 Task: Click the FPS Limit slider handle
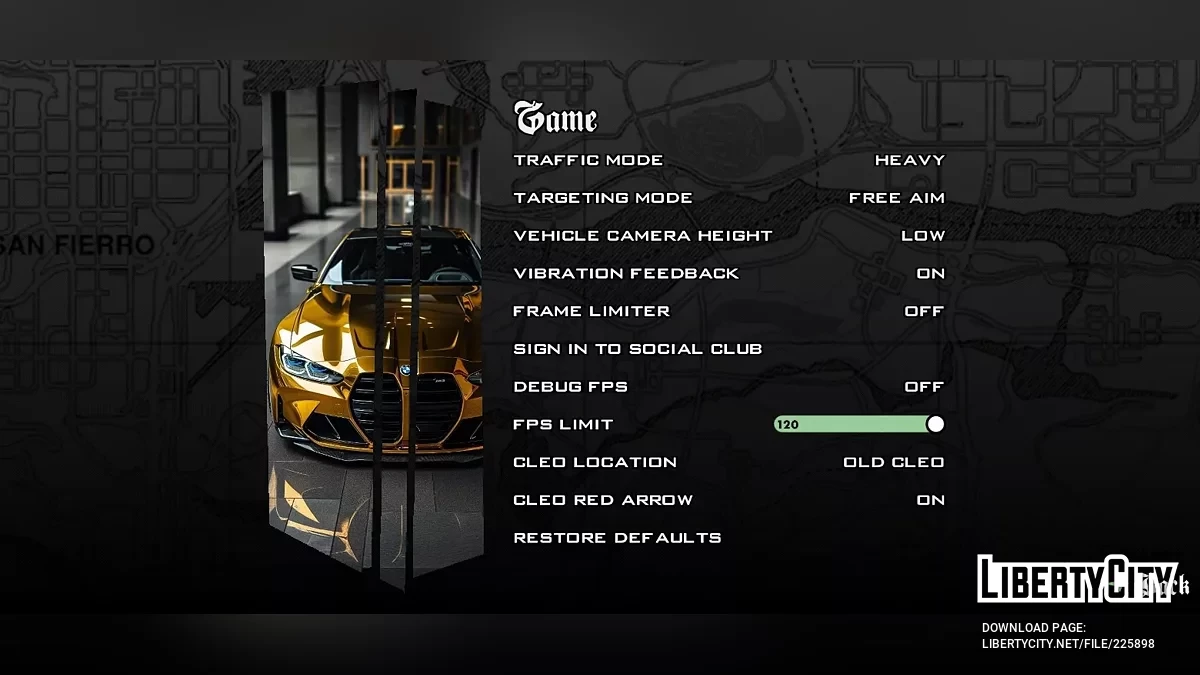[935, 425]
